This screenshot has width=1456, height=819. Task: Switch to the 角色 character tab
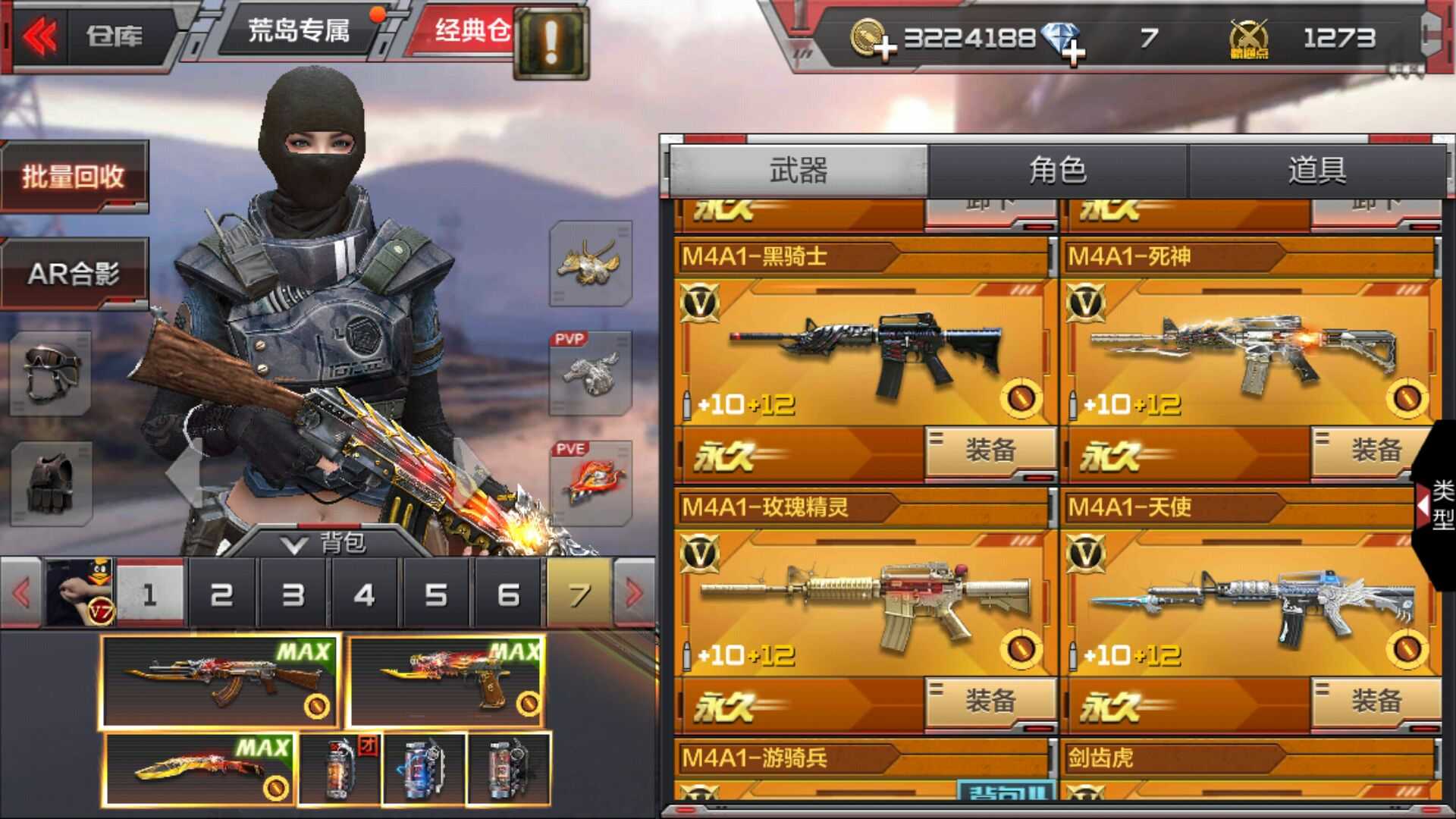click(x=1057, y=171)
